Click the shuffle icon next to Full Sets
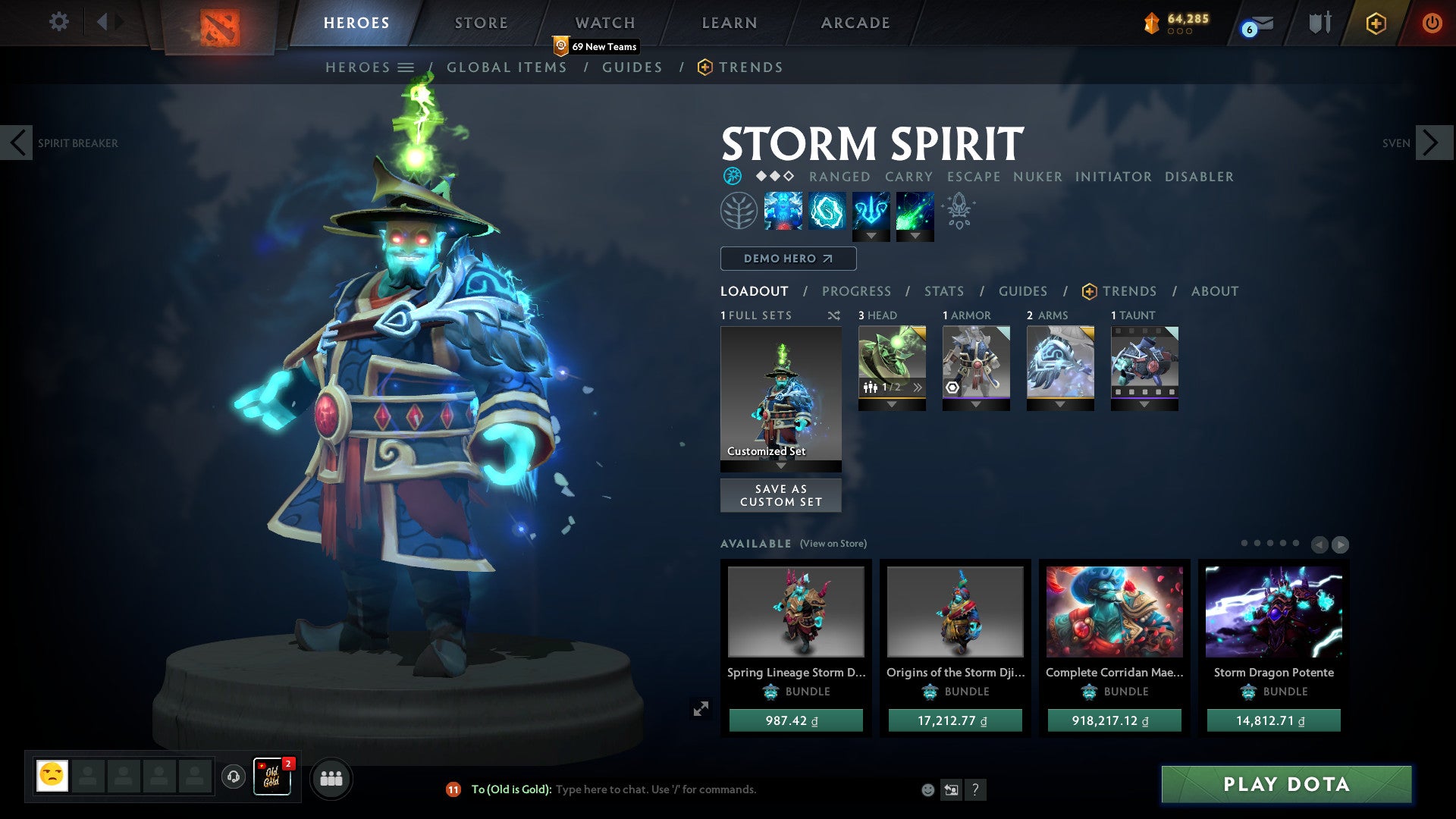This screenshot has height=819, width=1456. (835, 315)
